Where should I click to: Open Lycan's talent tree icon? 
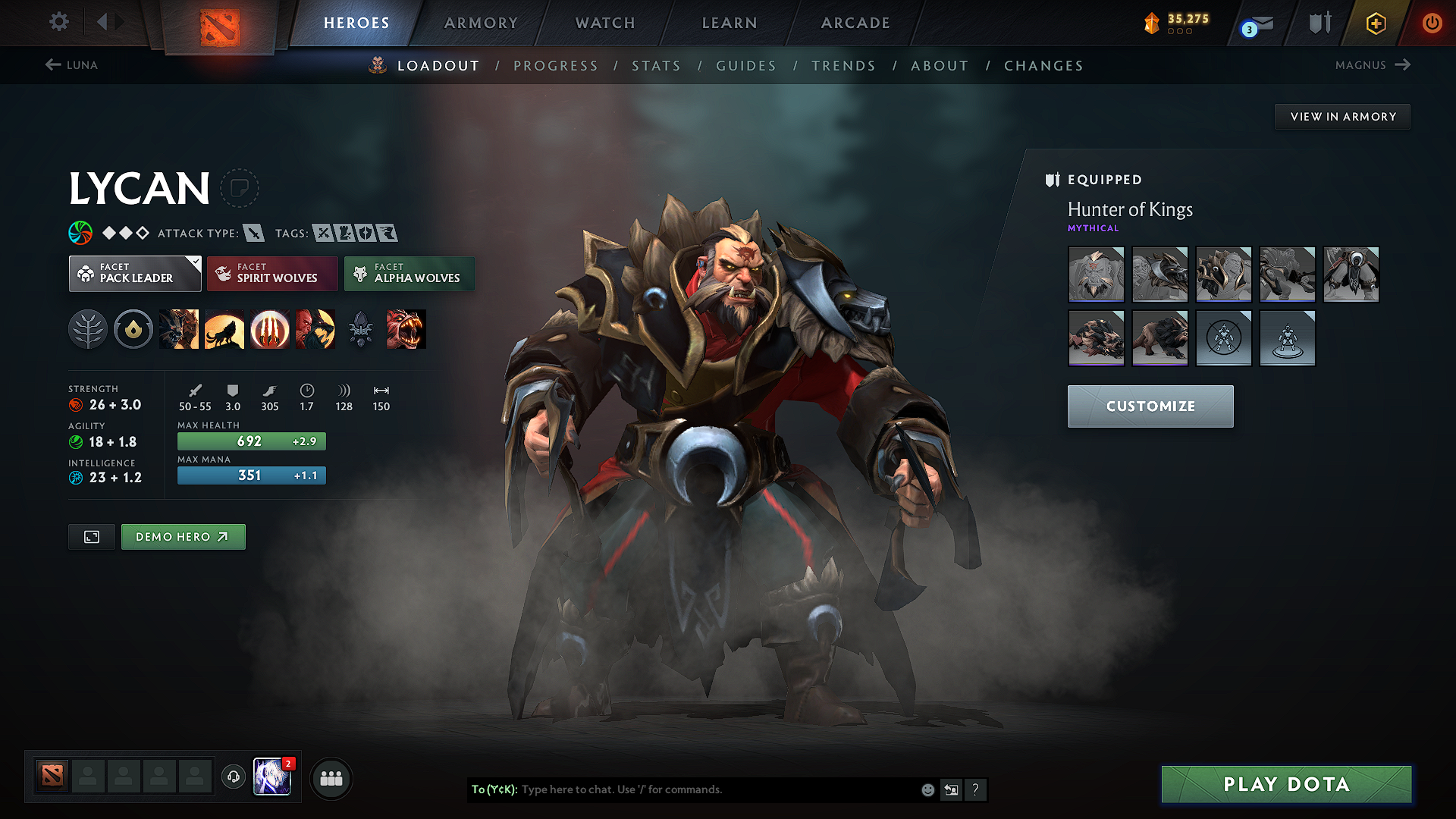click(88, 329)
